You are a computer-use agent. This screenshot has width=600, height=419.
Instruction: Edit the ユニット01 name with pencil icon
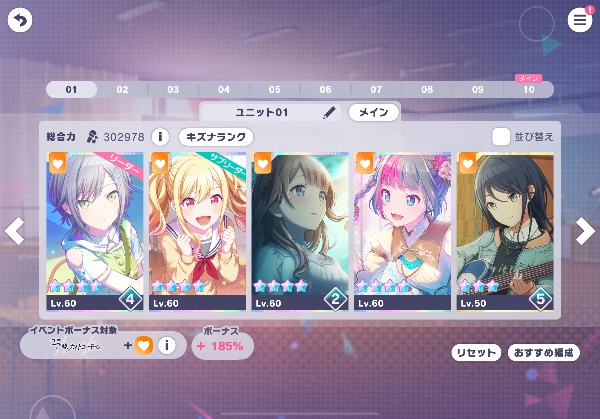[330, 112]
